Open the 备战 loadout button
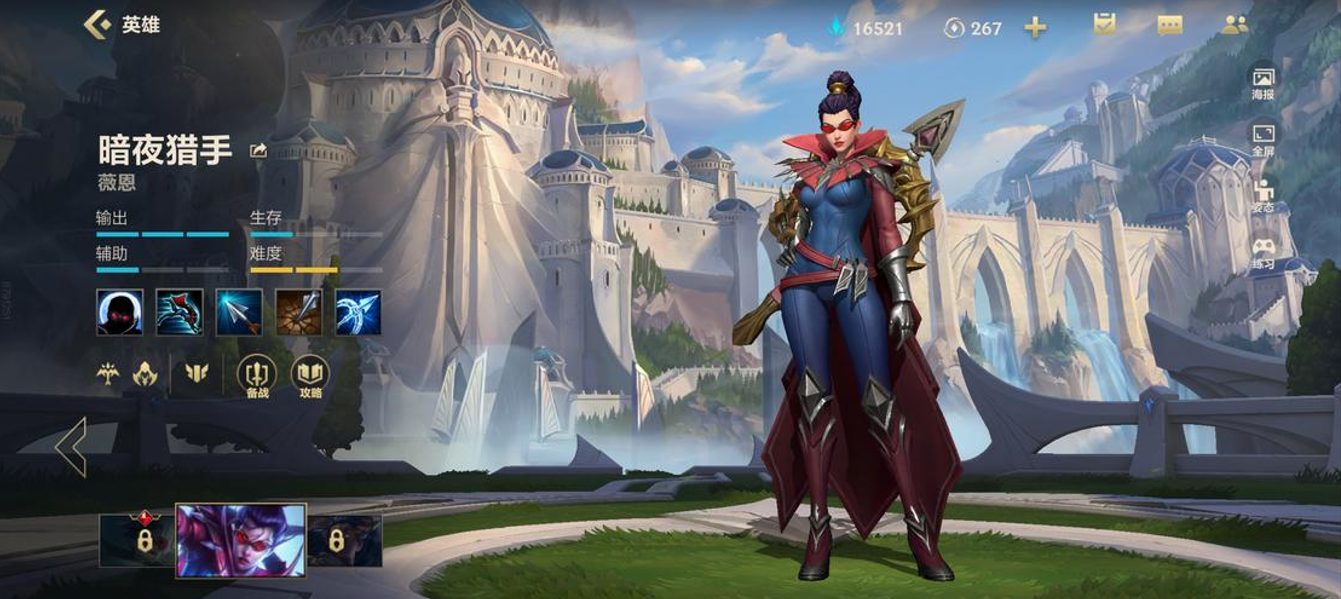The height and width of the screenshot is (599, 1341). [x=257, y=377]
